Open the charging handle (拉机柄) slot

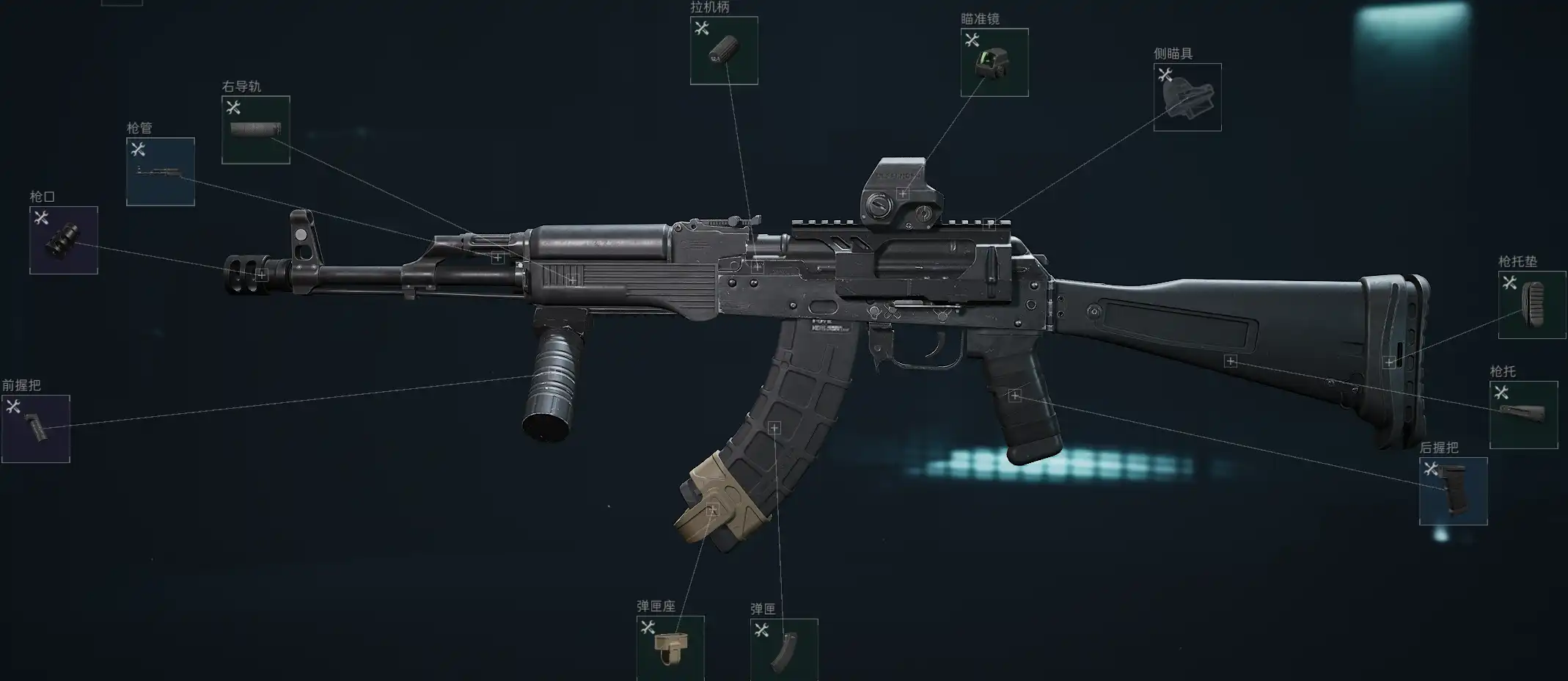tap(724, 51)
